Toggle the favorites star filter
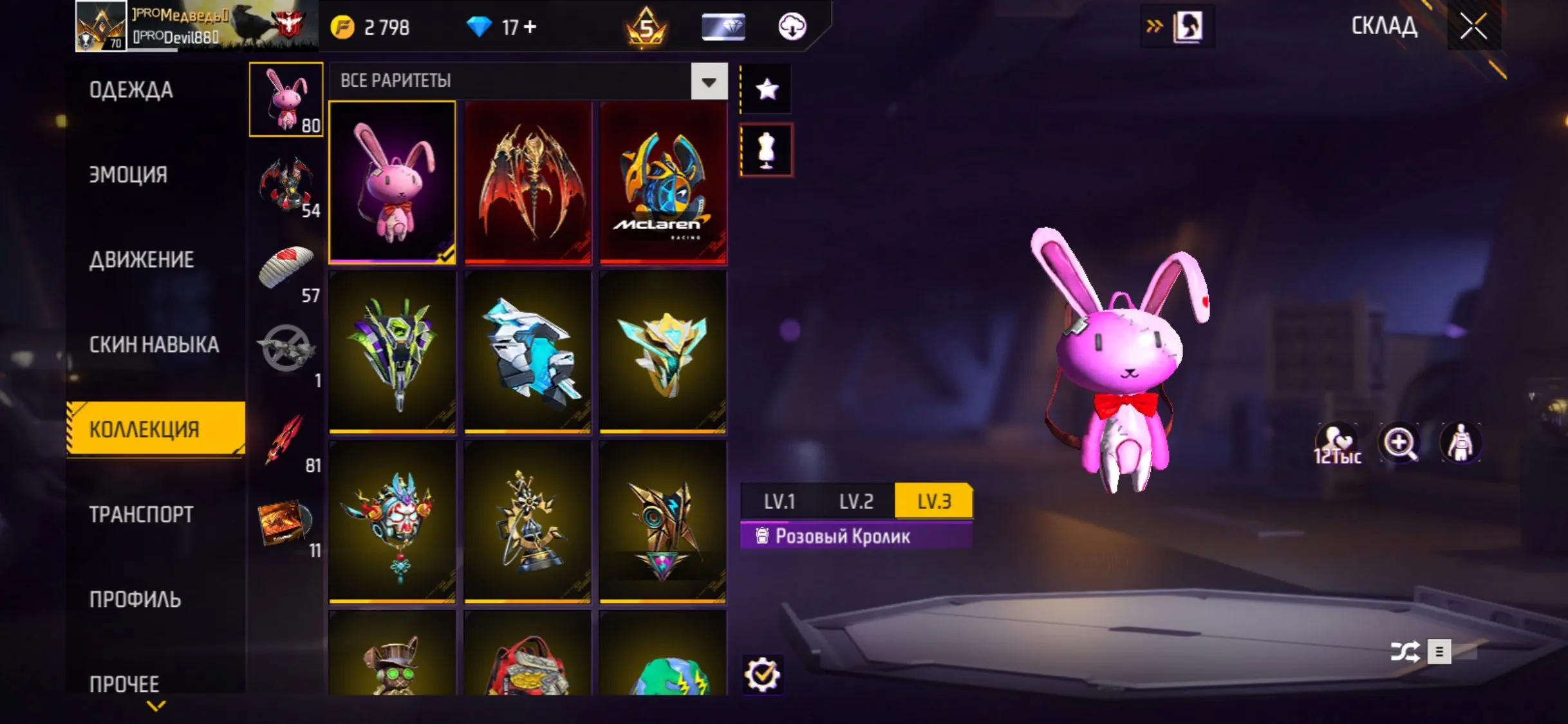1568x724 pixels. [x=765, y=89]
